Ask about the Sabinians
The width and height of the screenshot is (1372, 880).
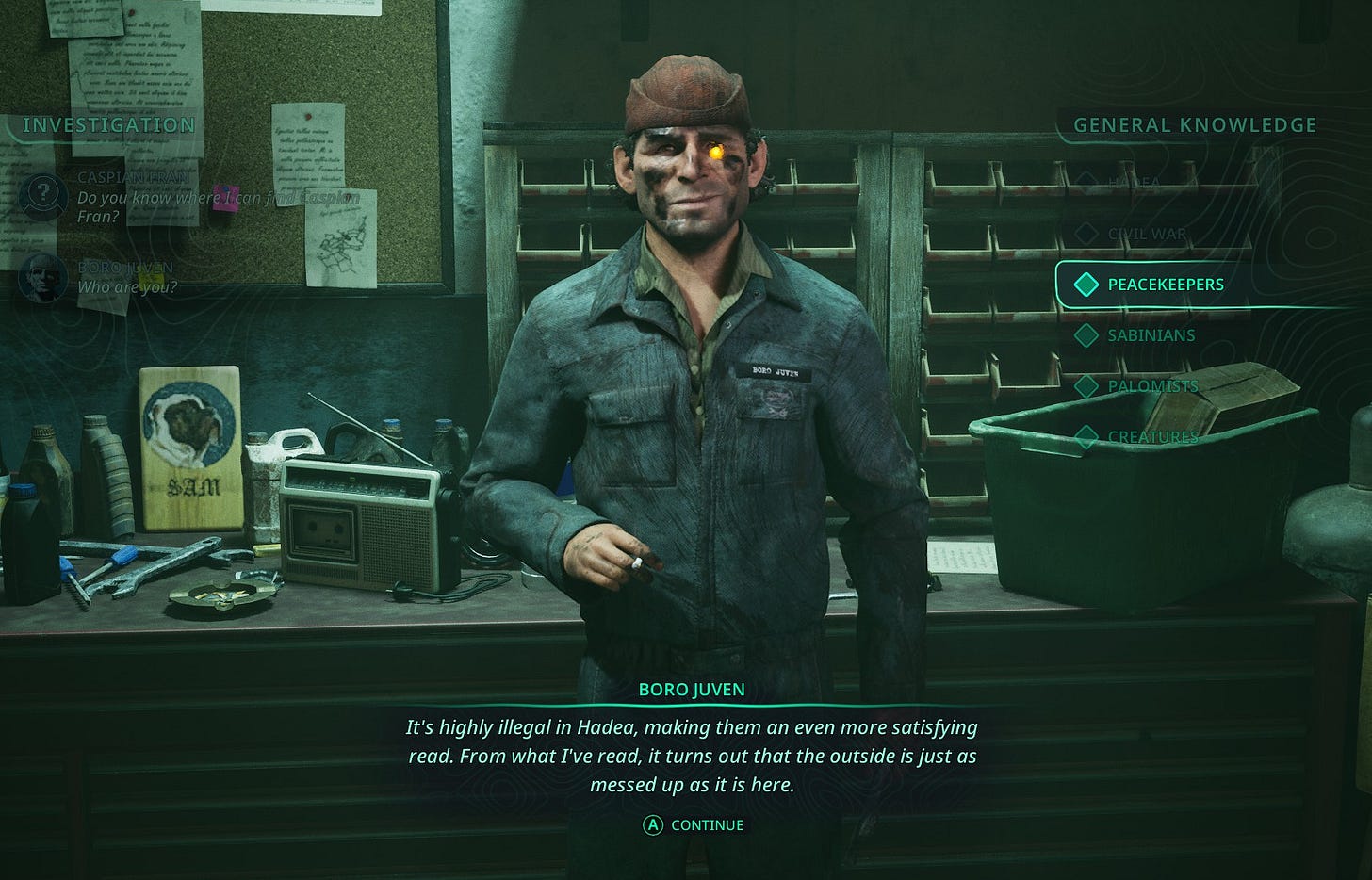(x=1151, y=335)
